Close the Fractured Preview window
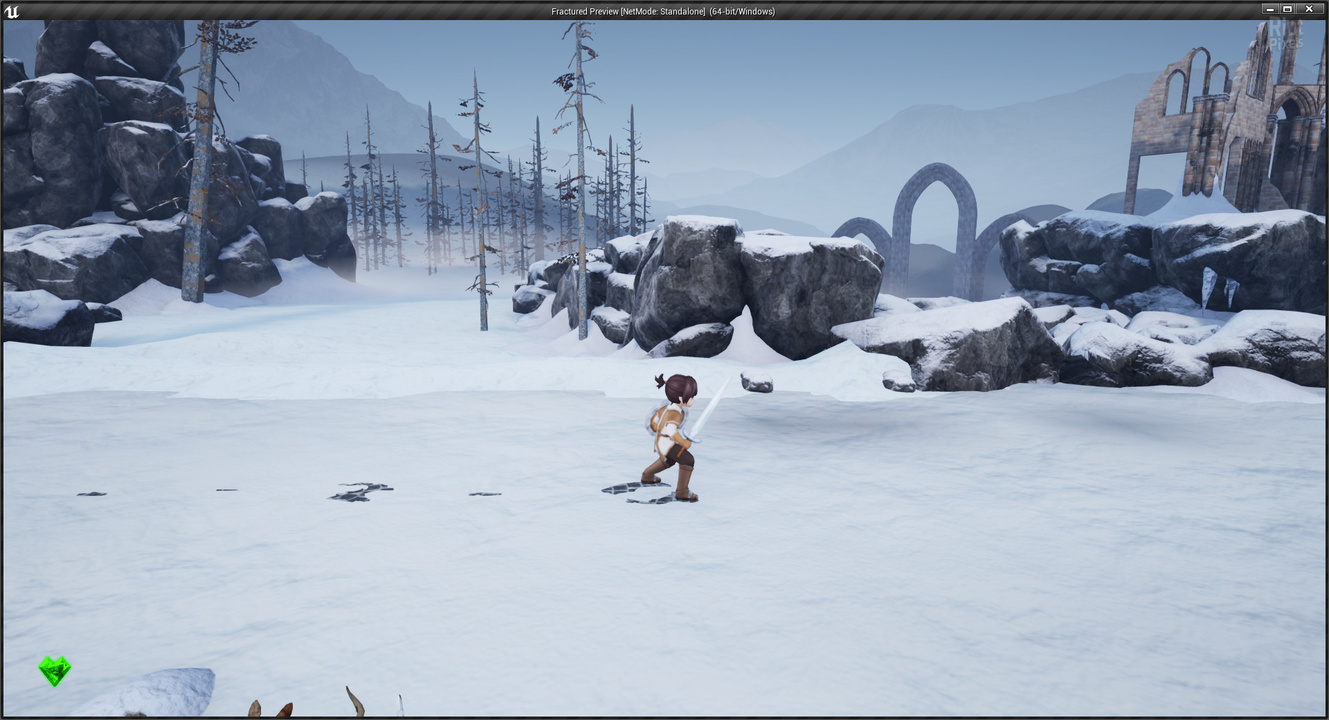This screenshot has height=720, width=1329. (x=1309, y=9)
